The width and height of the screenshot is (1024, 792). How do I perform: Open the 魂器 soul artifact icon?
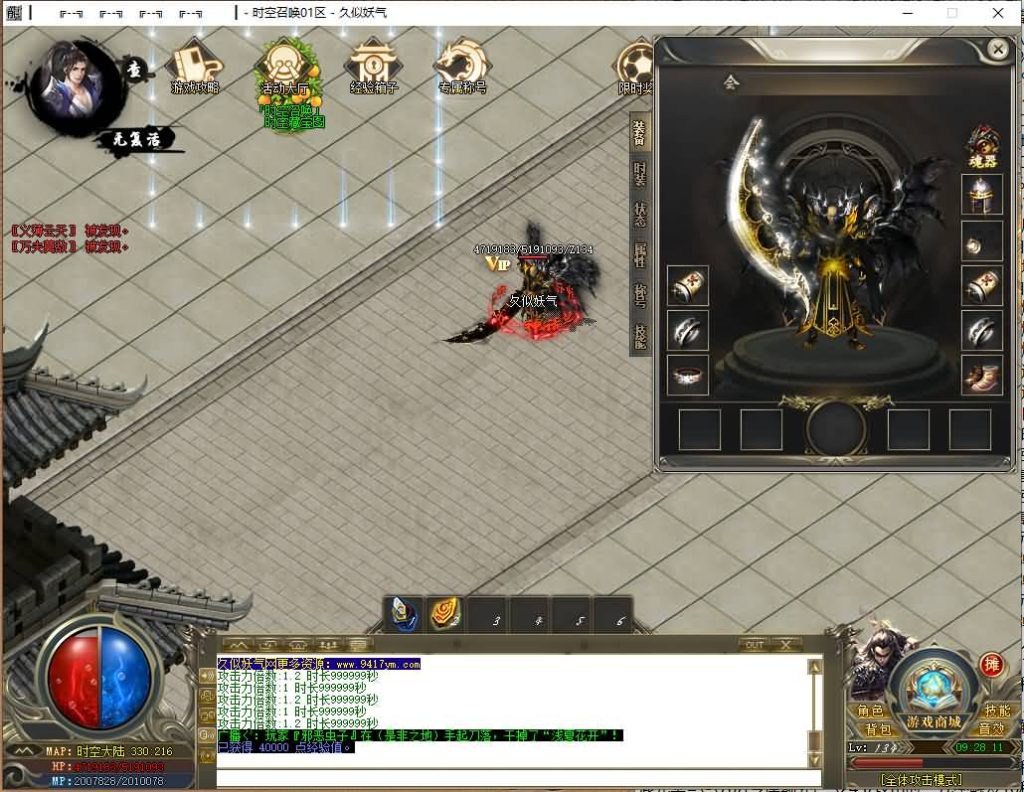pos(983,146)
